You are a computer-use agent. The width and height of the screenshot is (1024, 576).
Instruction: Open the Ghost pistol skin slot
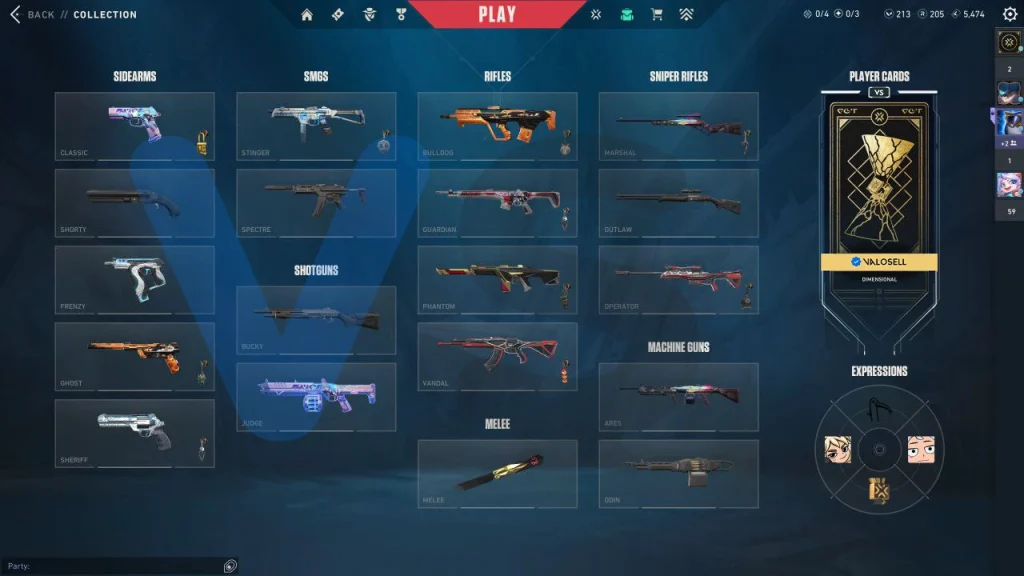tap(134, 356)
